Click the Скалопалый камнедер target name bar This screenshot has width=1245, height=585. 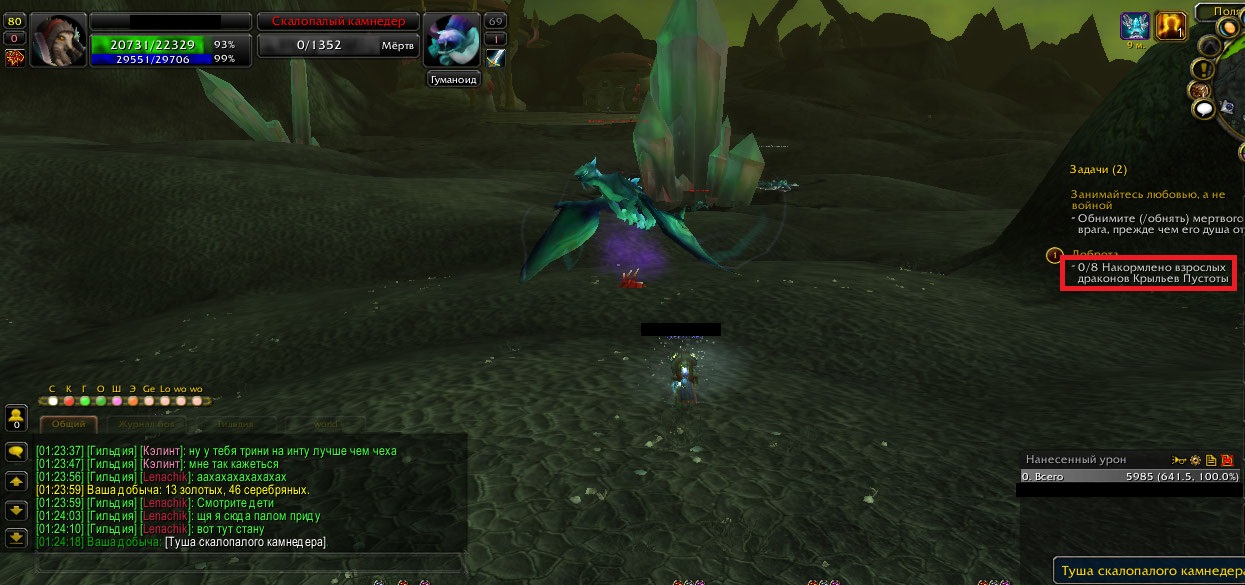331,21
